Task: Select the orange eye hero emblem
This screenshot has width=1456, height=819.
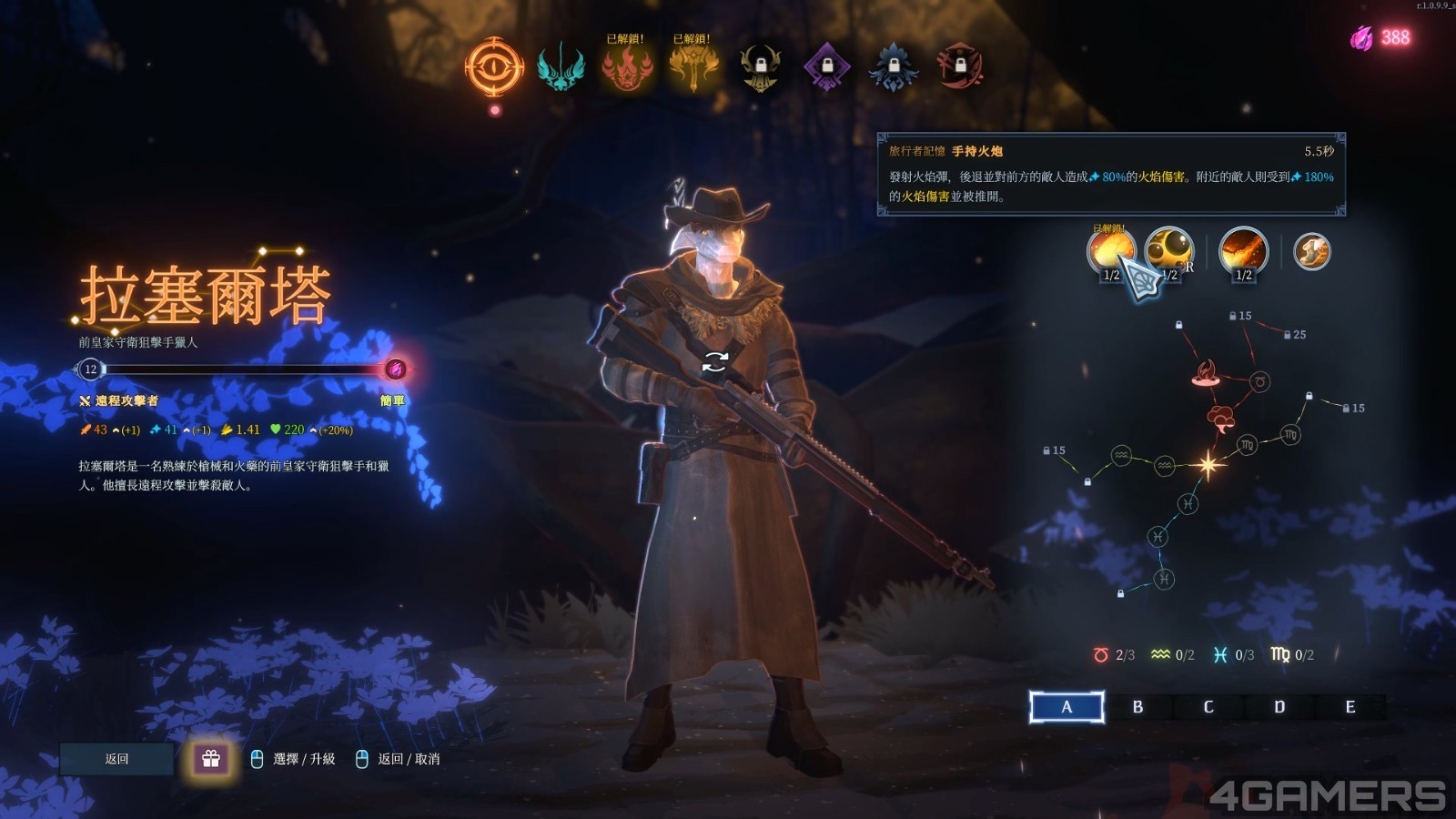Action: [x=494, y=66]
